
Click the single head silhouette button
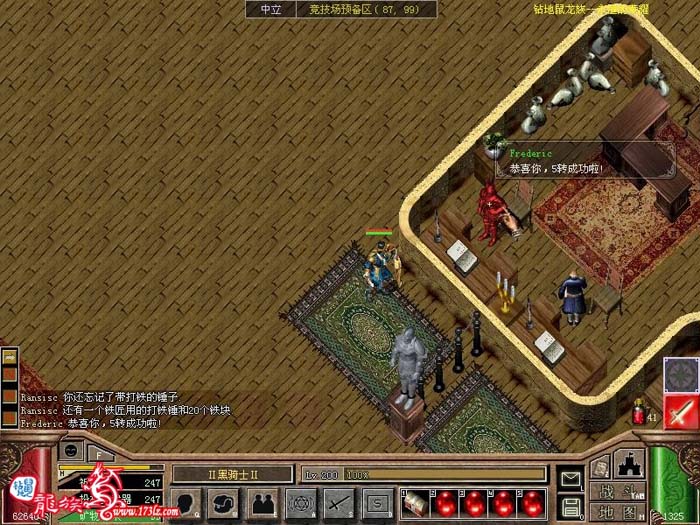point(188,502)
